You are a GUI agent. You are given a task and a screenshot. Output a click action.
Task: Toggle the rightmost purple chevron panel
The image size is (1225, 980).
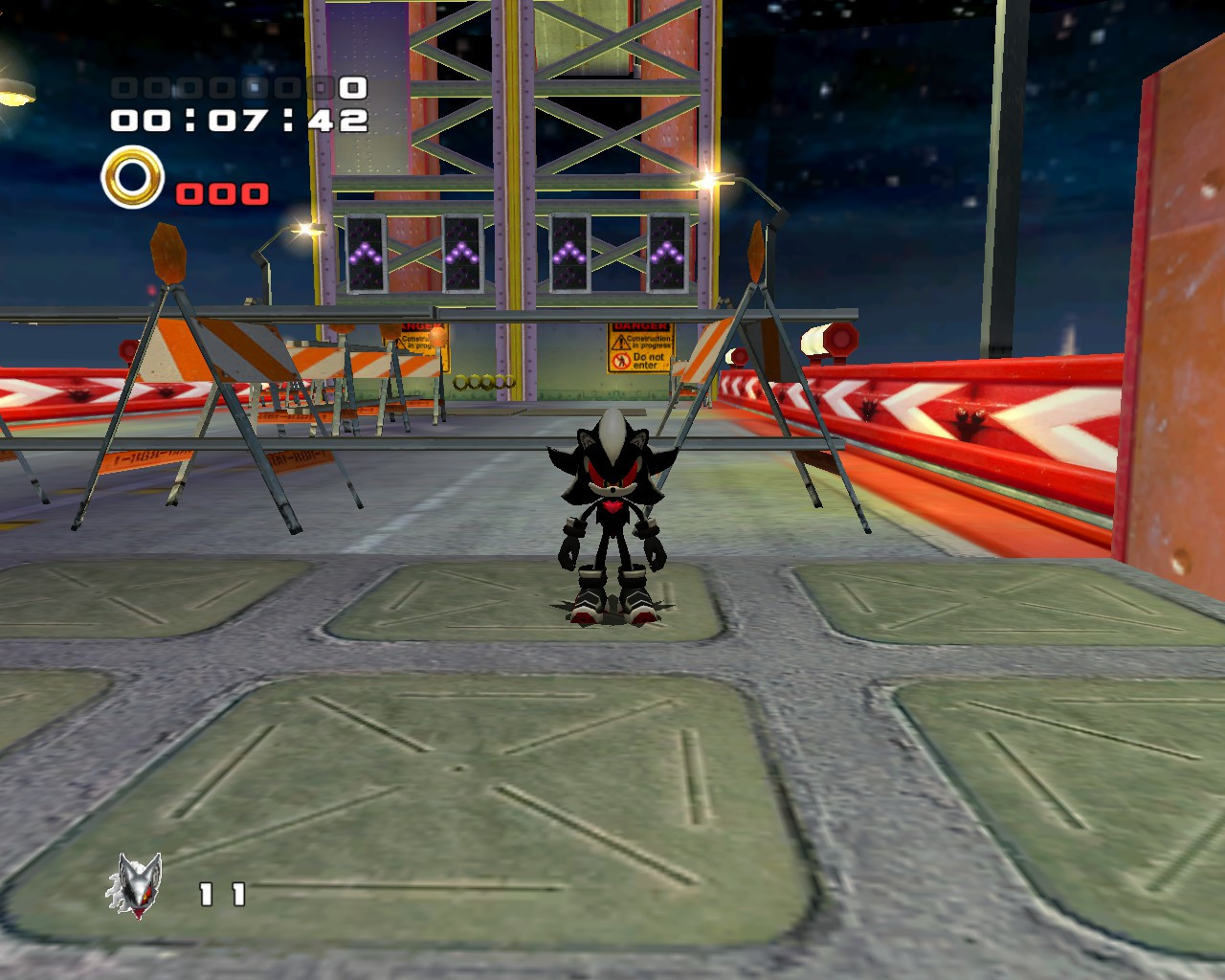[x=669, y=251]
